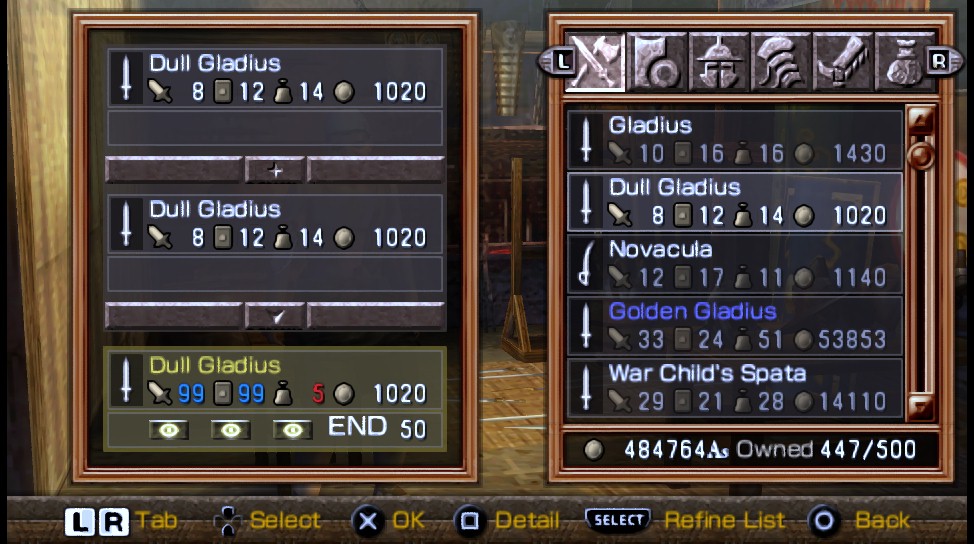Open the greaves boot category tab

843,62
